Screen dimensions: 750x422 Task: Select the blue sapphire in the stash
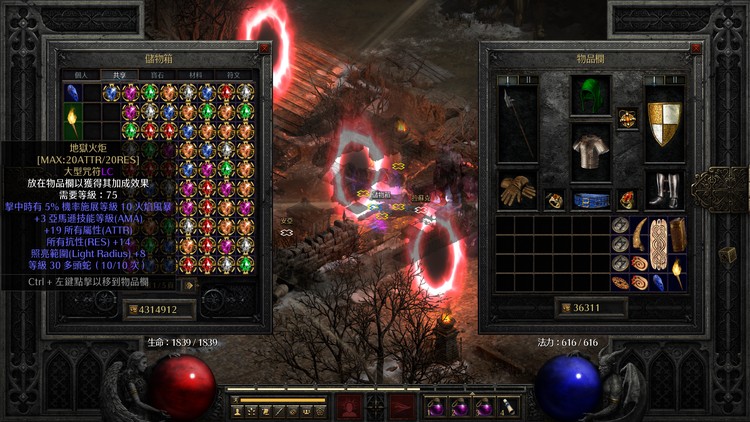point(73,94)
